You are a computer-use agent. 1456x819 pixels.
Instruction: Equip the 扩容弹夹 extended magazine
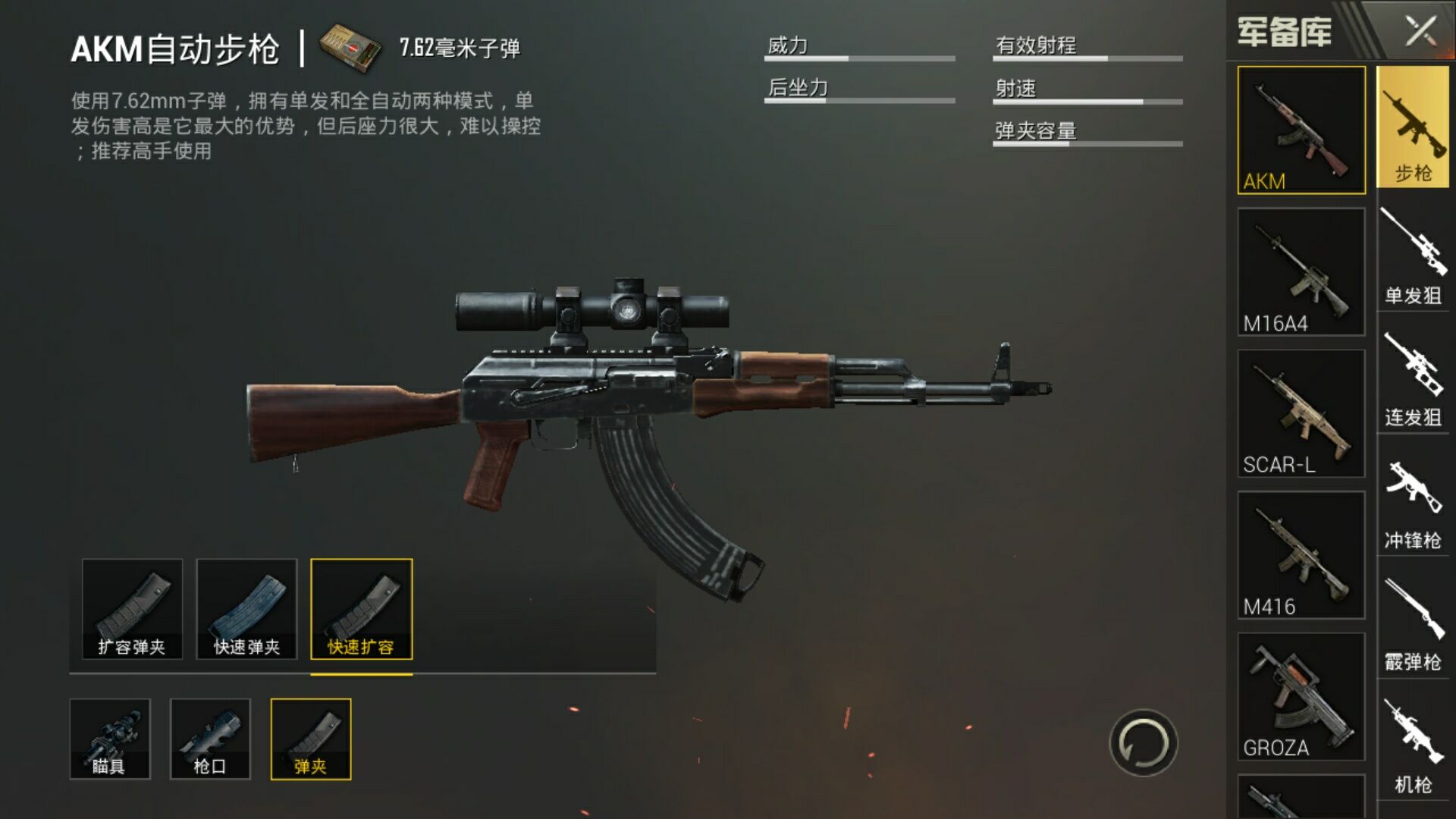point(132,609)
